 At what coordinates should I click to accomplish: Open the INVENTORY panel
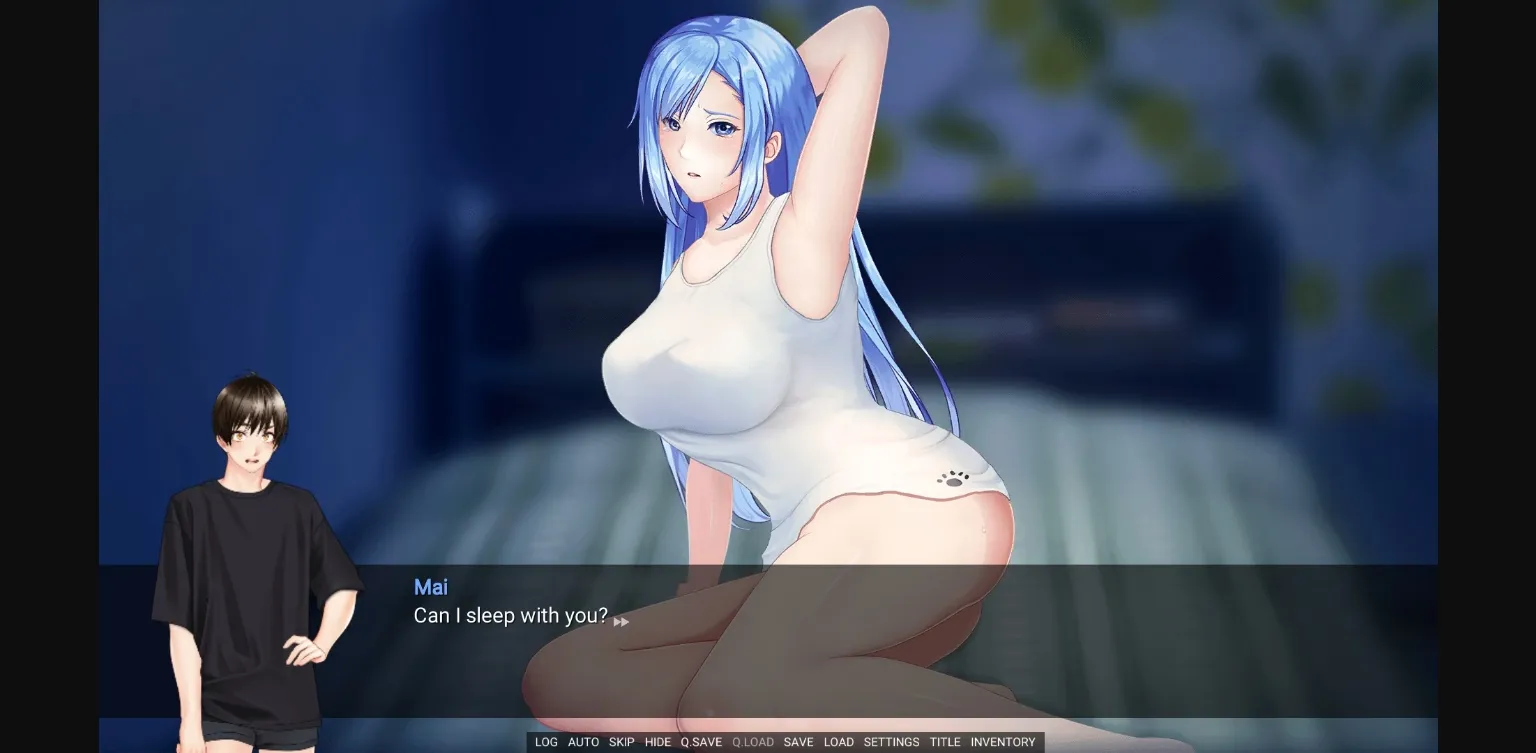tap(1003, 742)
